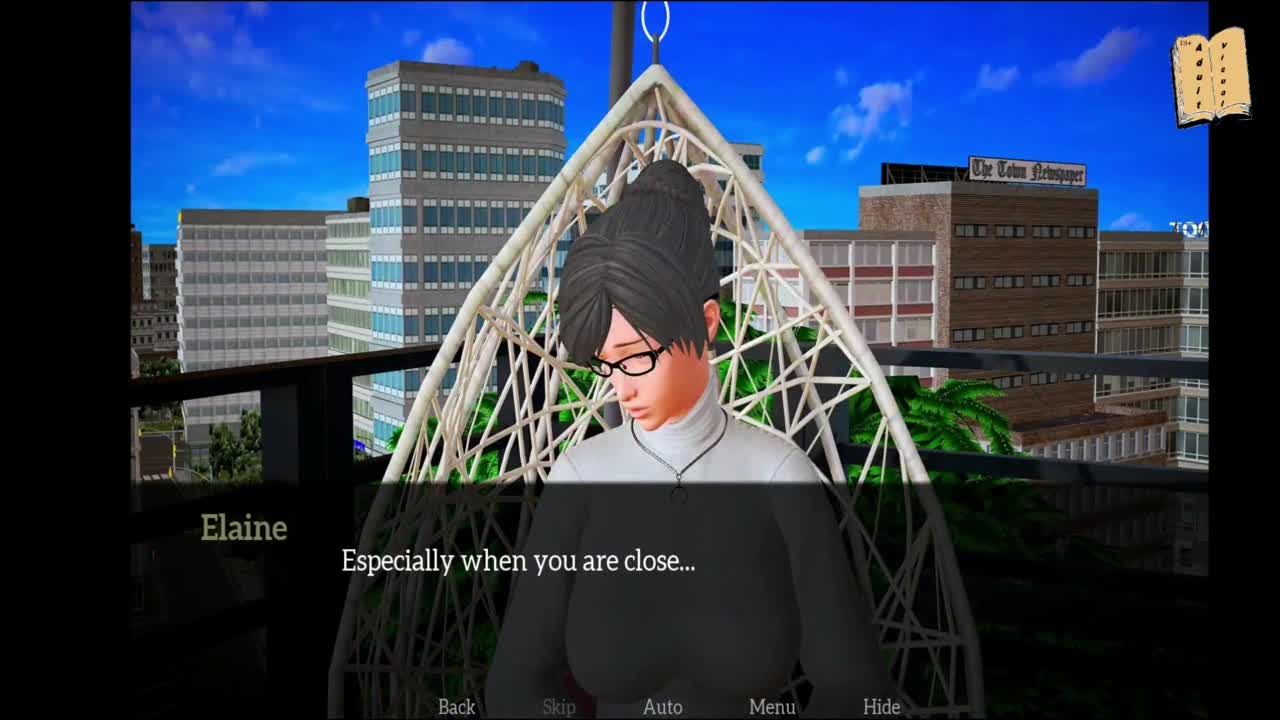
Task: Hide the dialogue interface
Action: [881, 707]
